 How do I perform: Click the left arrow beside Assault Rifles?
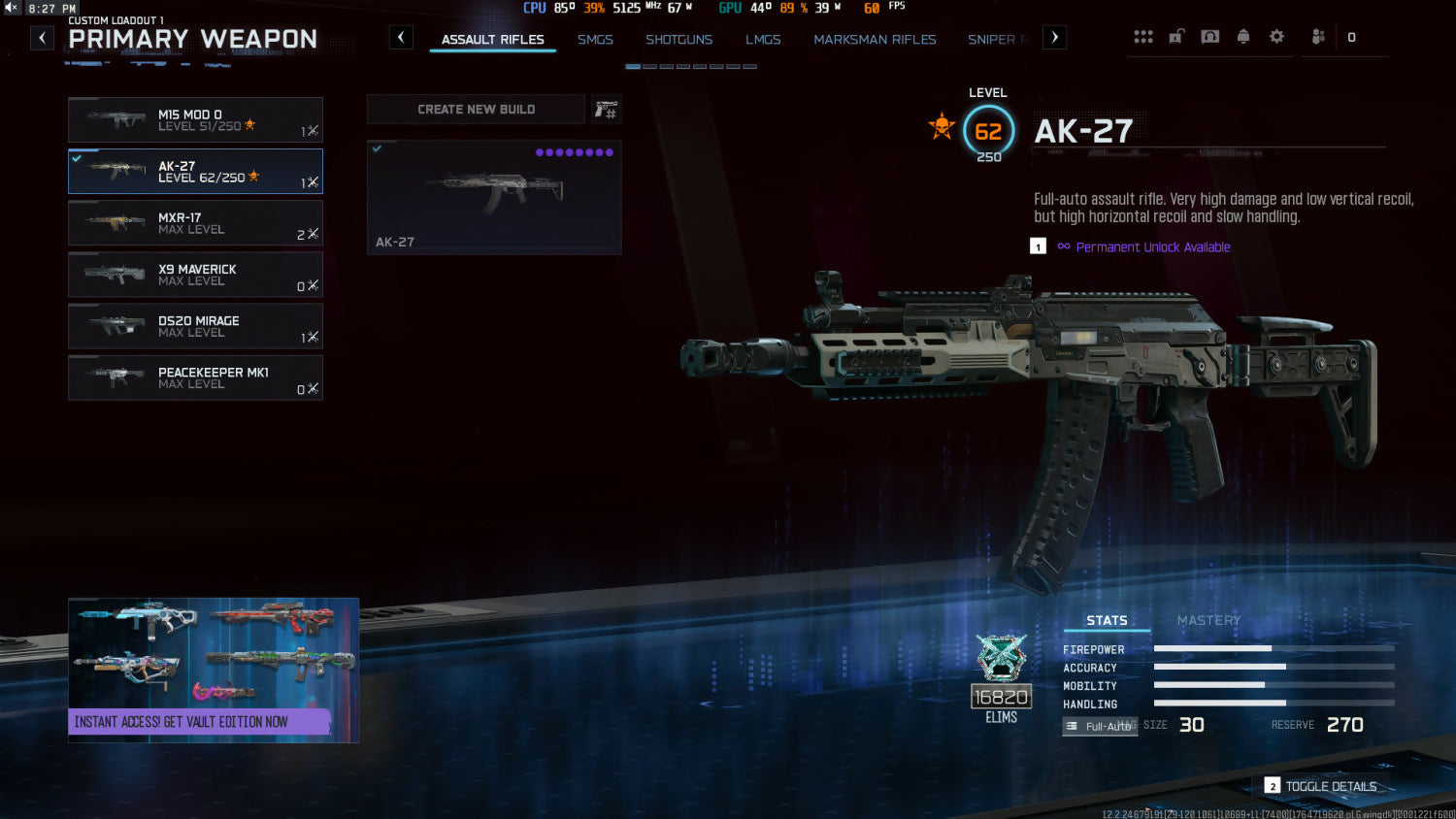pos(401,38)
